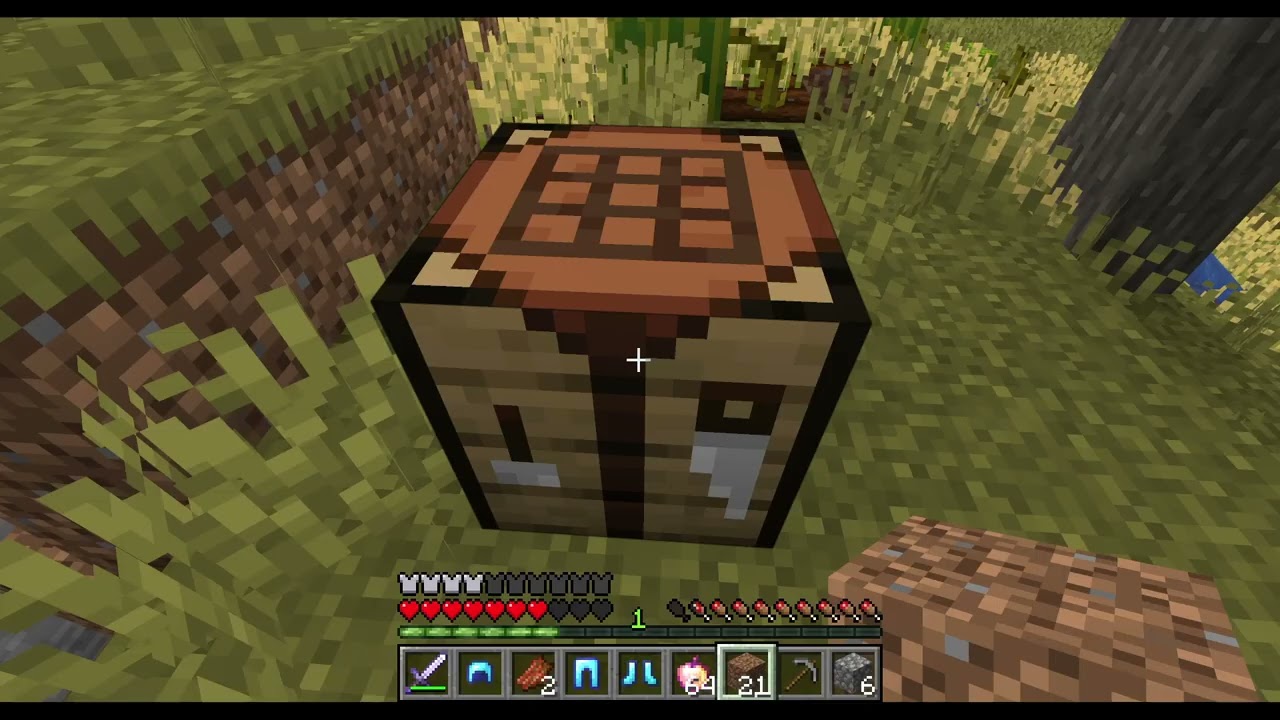
Task: Select the diamond leggings in the hotbar
Action: pos(587,674)
